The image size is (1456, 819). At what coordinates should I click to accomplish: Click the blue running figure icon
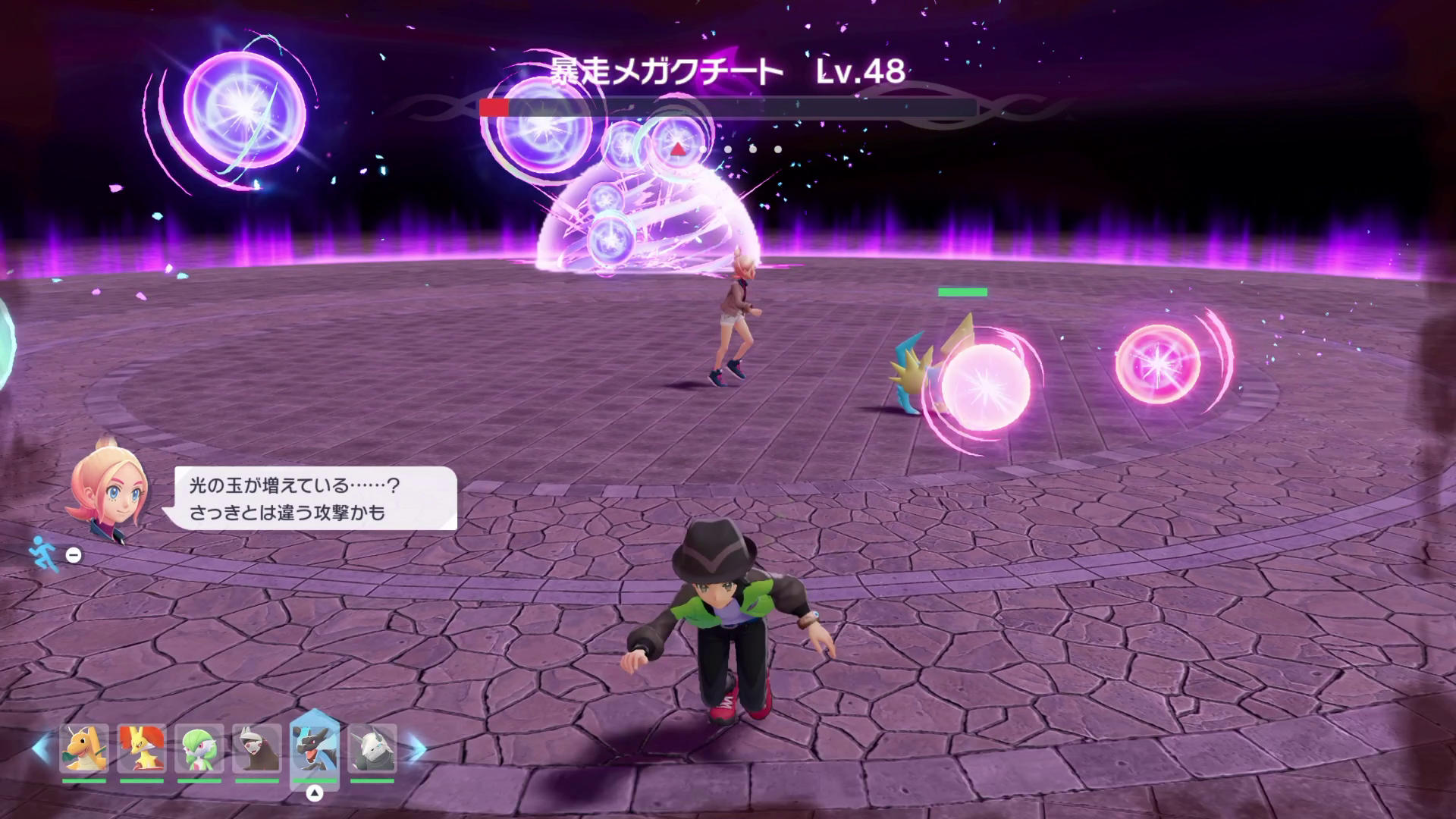coord(42,554)
